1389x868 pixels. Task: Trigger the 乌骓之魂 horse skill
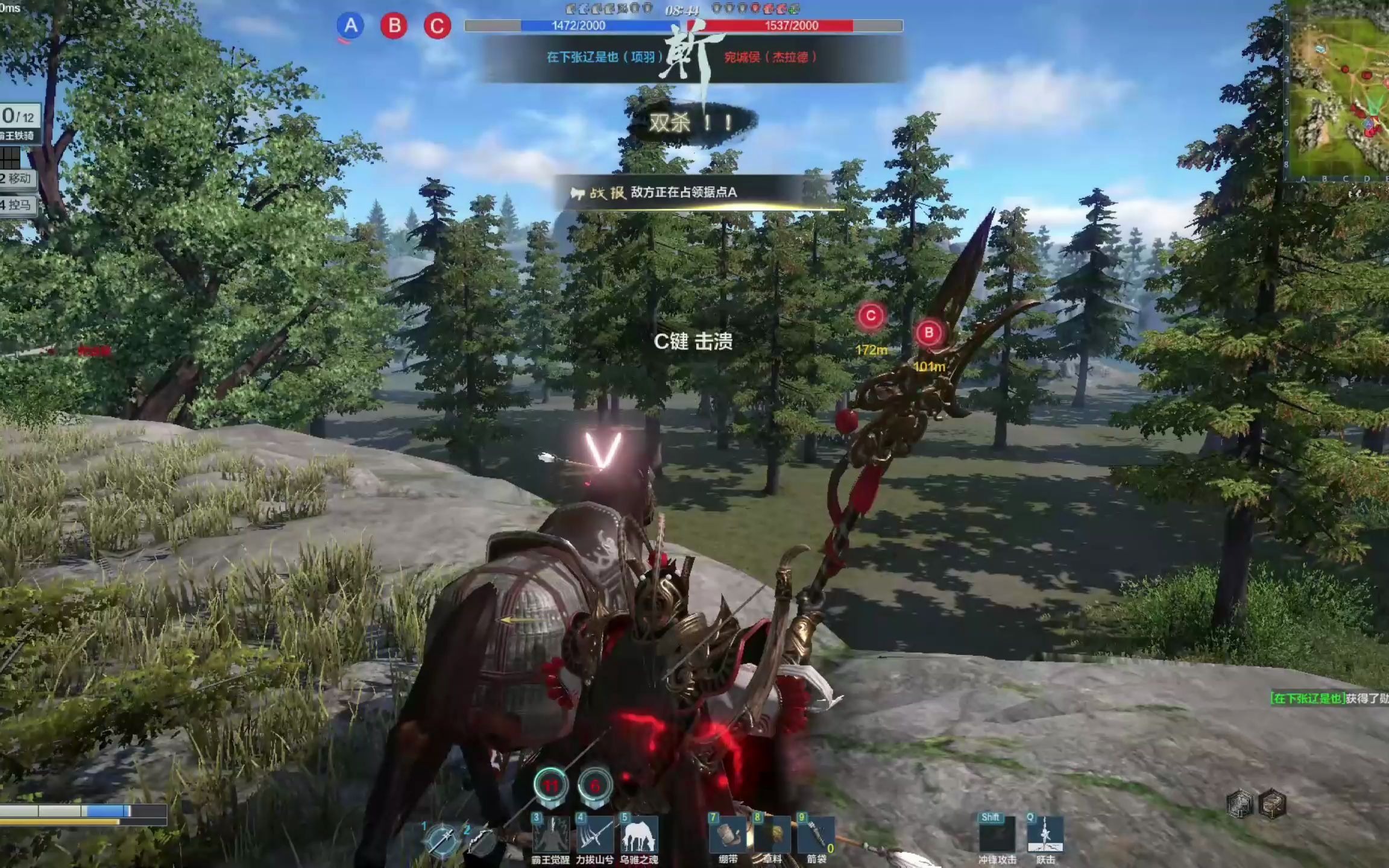tap(638, 835)
